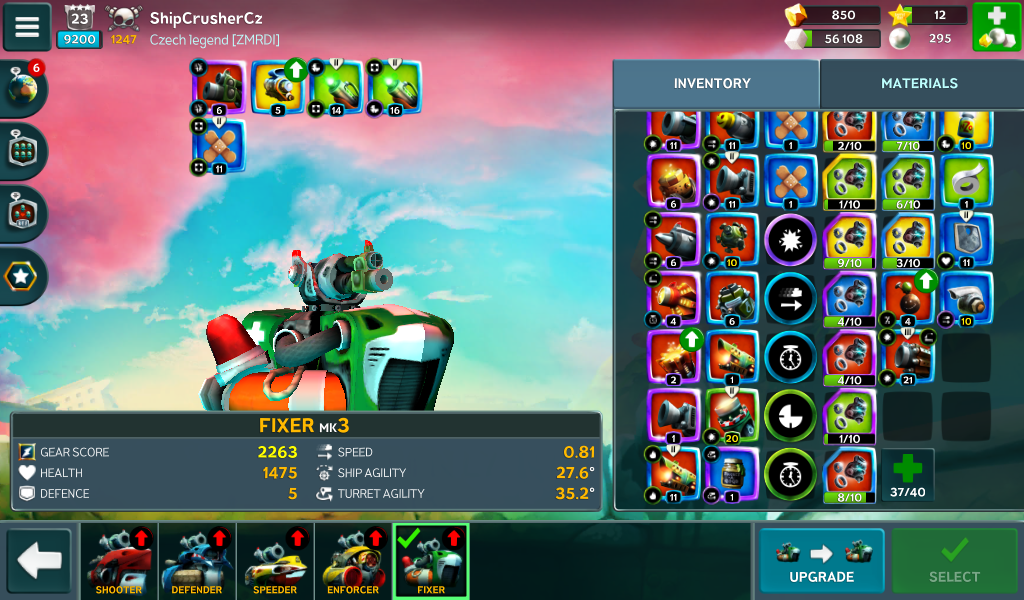Open the star badge side menu
Image resolution: width=1024 pixels, height=600 pixels.
point(23,273)
